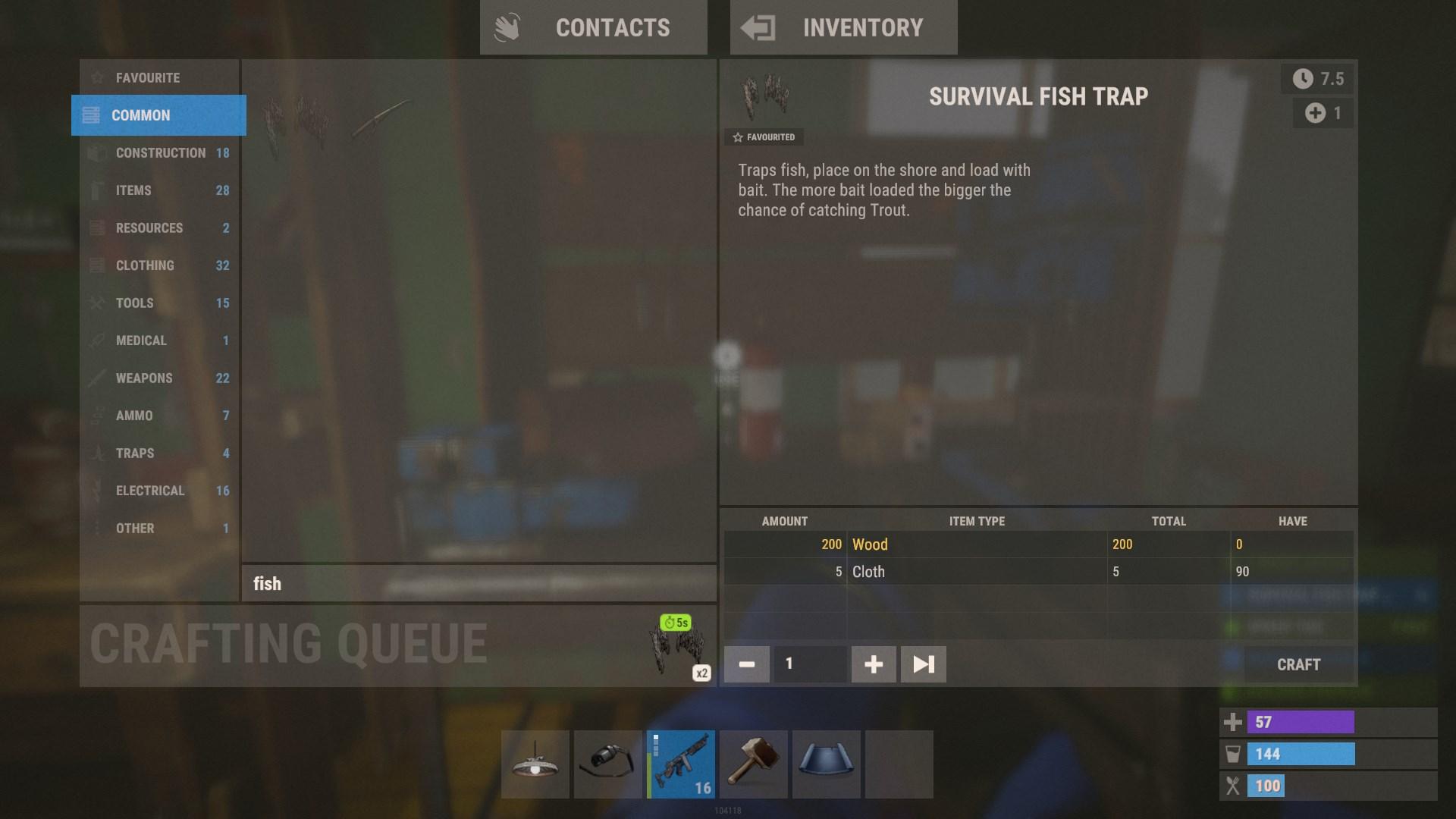This screenshot has width=1456, height=819.
Task: Craft the Survival Fish Trap
Action: coord(1298,665)
